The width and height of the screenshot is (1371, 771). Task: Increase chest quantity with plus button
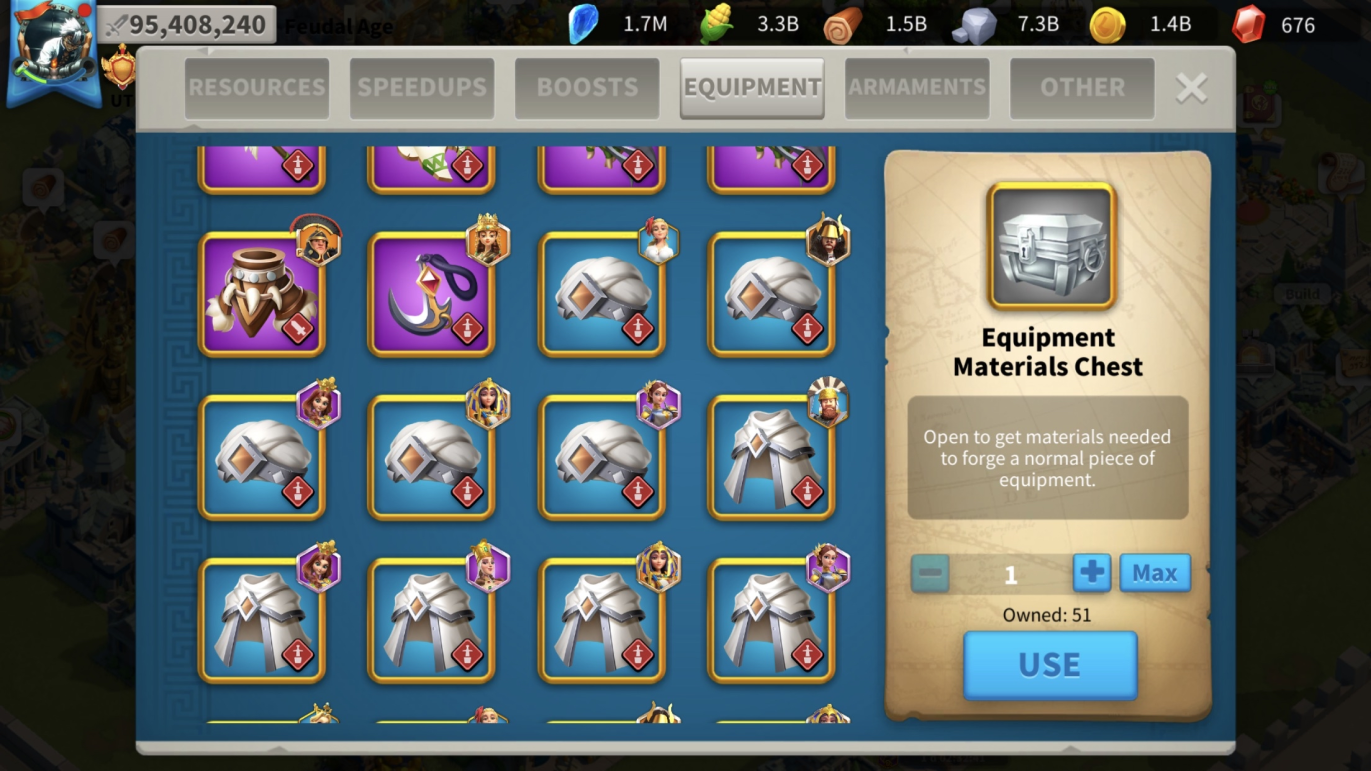(1092, 573)
